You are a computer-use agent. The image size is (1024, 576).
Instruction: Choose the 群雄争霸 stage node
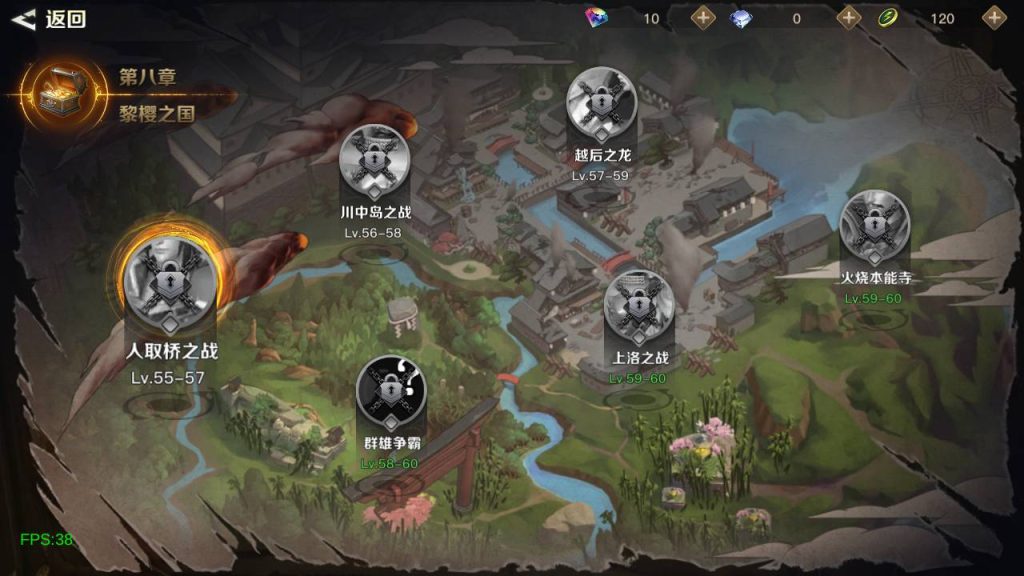[391, 391]
